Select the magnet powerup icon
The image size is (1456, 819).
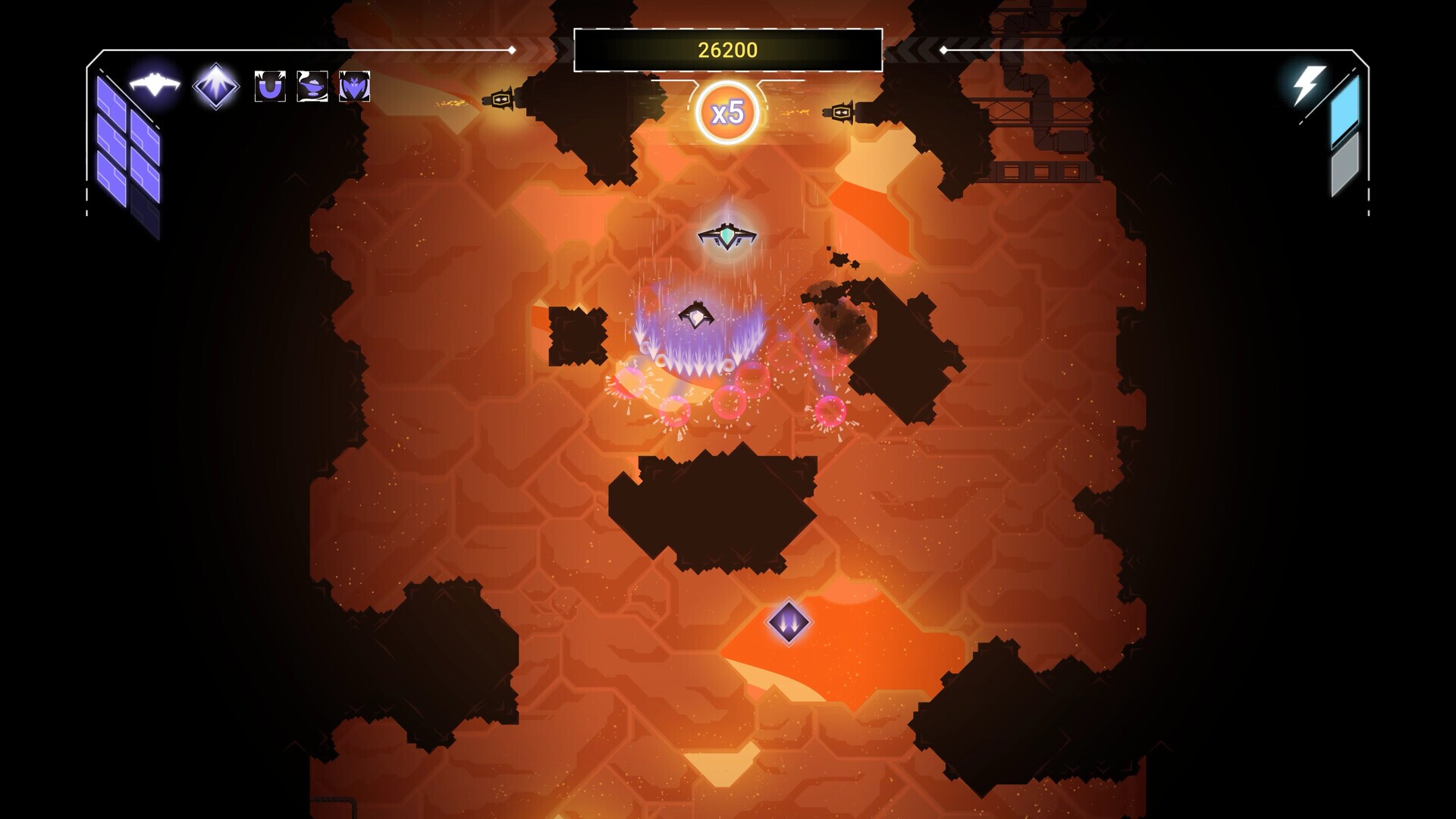270,86
